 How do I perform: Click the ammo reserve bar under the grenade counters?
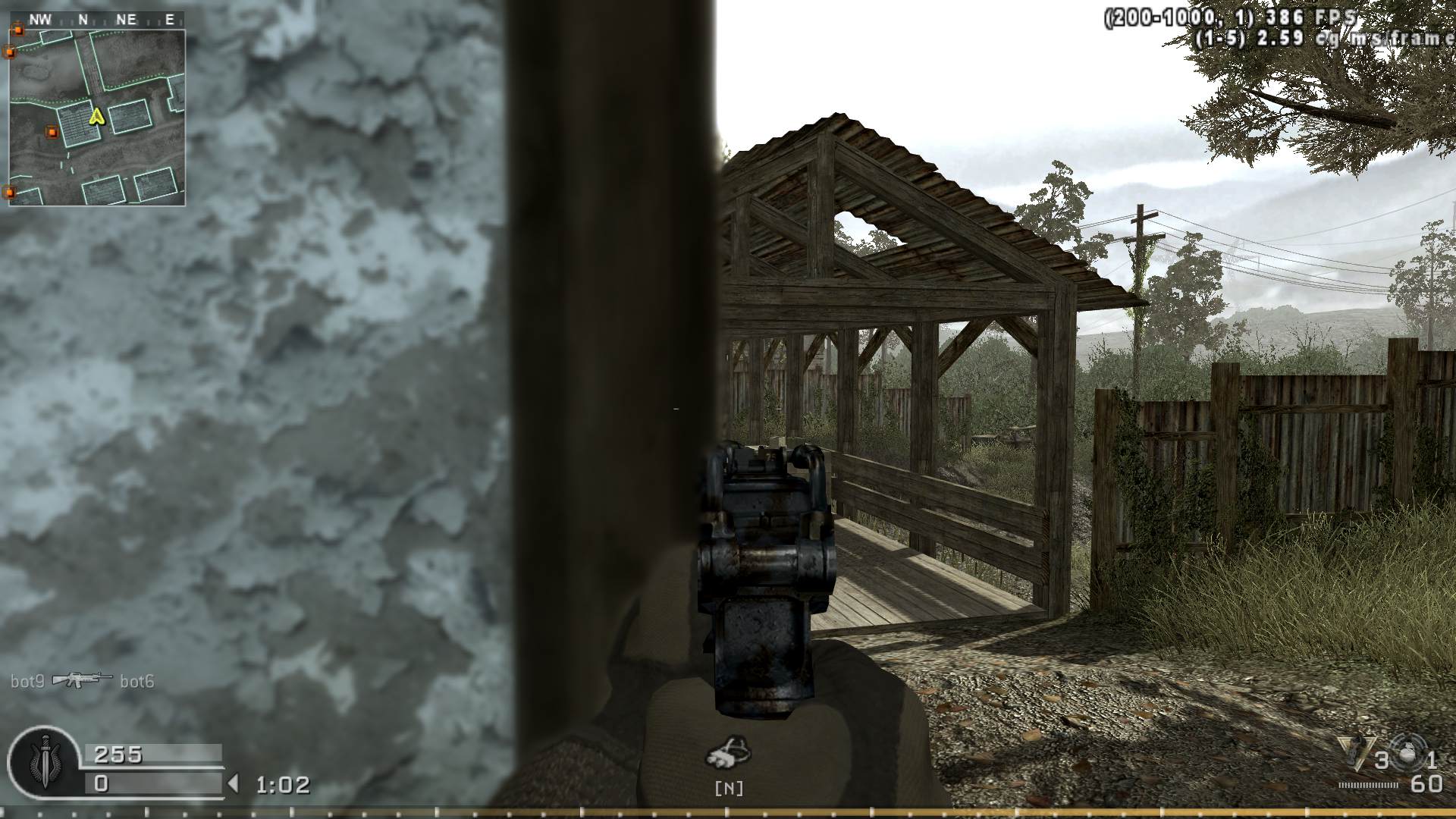1367,786
